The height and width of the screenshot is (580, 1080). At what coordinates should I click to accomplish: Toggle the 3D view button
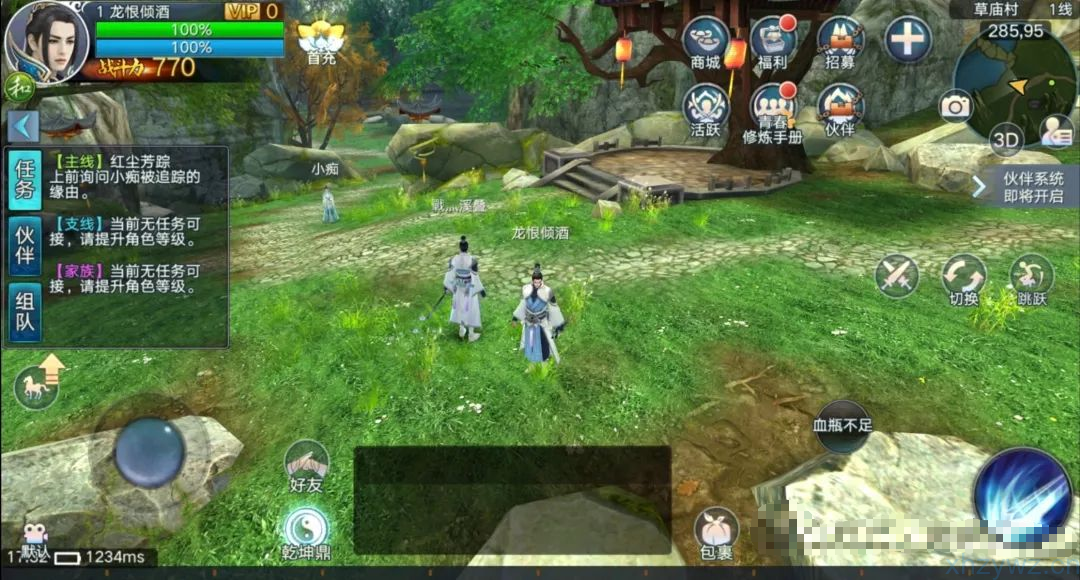click(1006, 140)
